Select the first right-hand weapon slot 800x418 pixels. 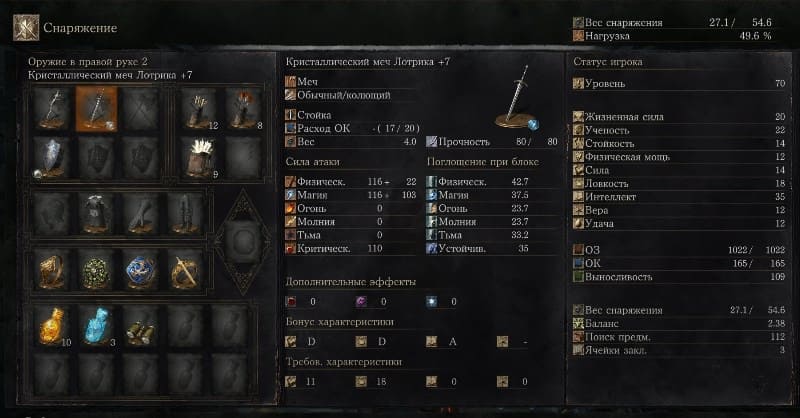pos(54,108)
